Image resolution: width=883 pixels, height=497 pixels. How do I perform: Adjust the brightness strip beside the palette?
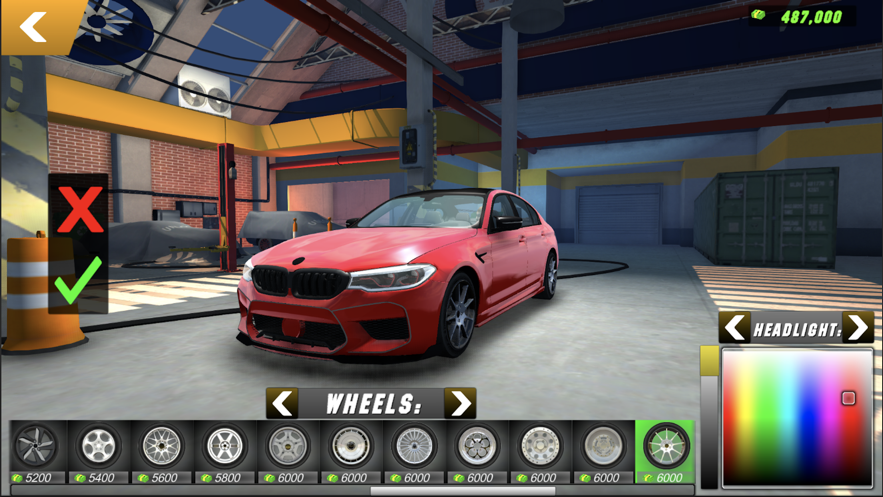[x=709, y=417]
